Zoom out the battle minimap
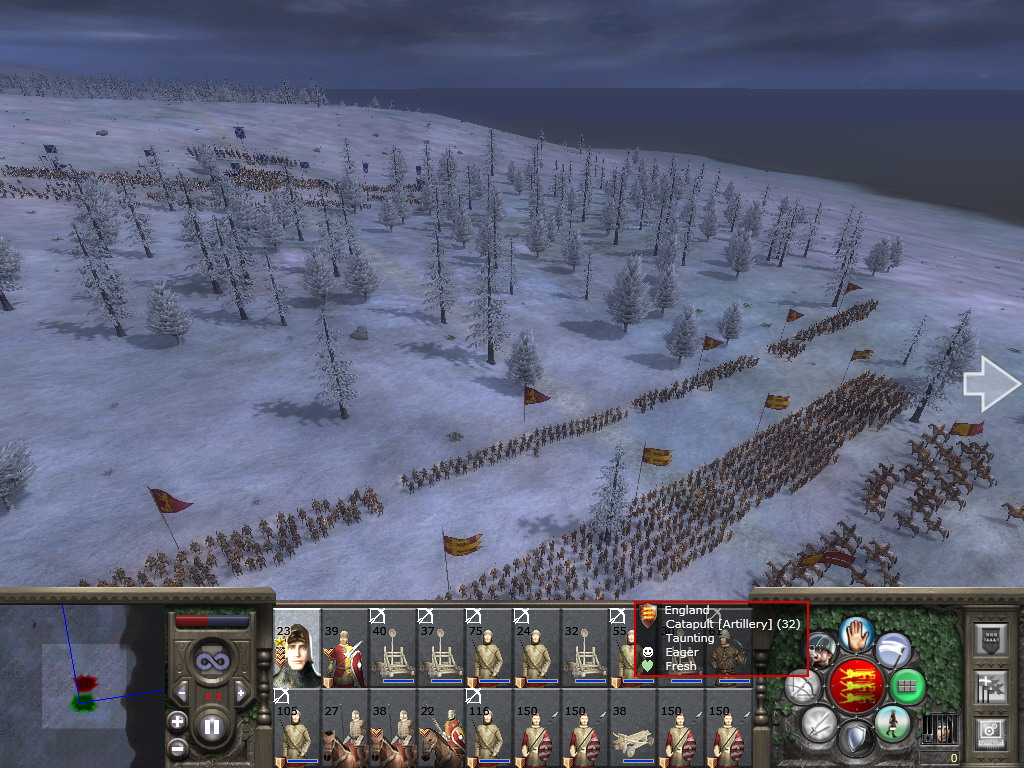1024x768 pixels. 177,747
